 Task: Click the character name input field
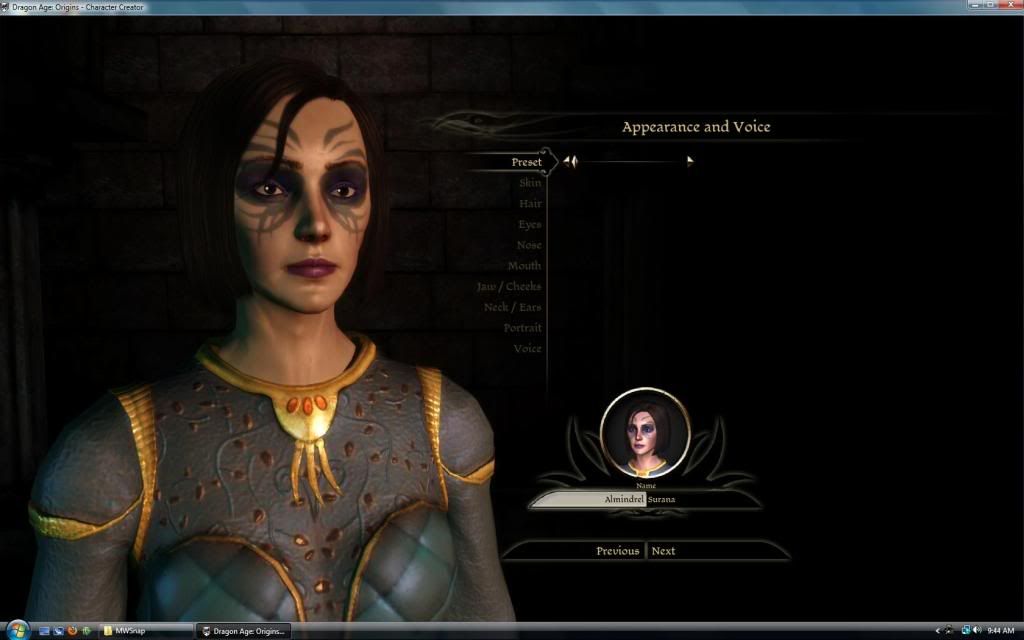tap(588, 499)
